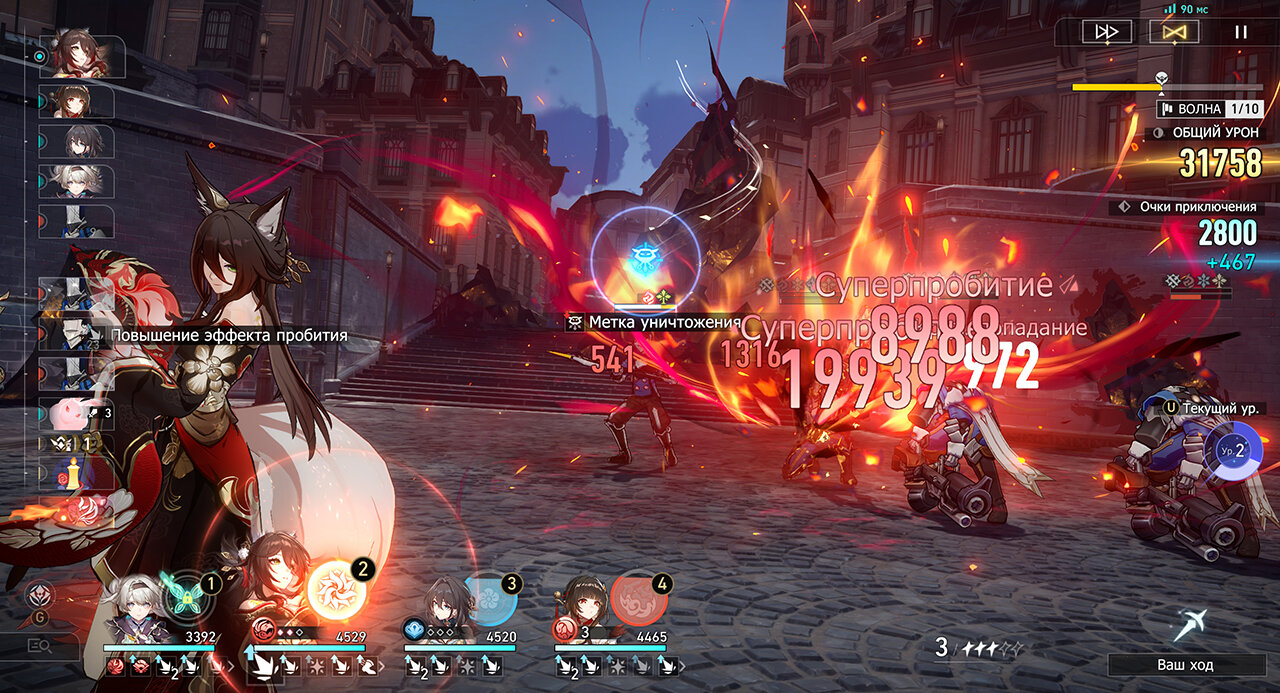Open the battle details magnifier button
The height and width of the screenshot is (693, 1280).
click(40, 647)
